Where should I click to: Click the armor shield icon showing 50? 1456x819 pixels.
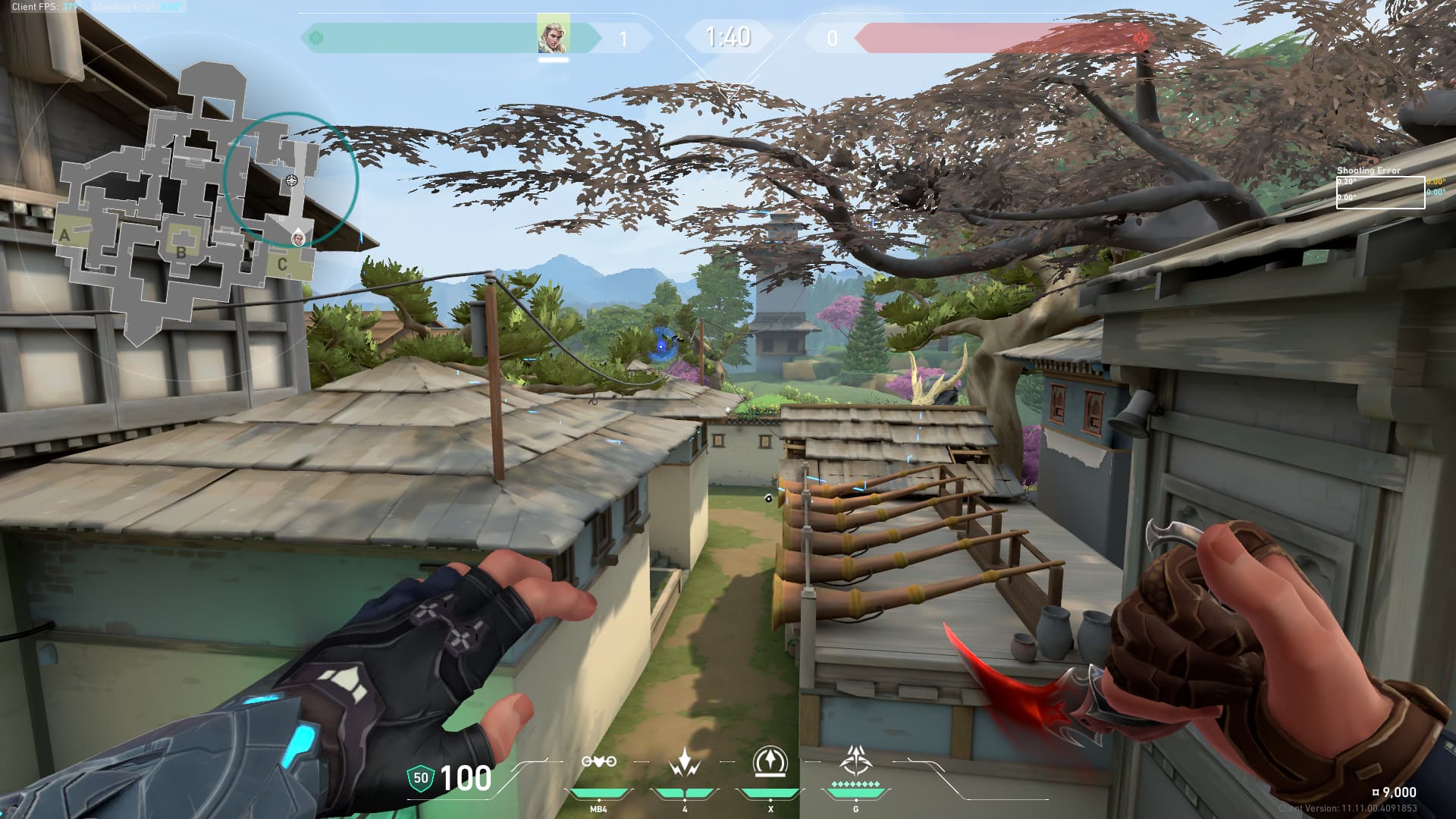[420, 778]
